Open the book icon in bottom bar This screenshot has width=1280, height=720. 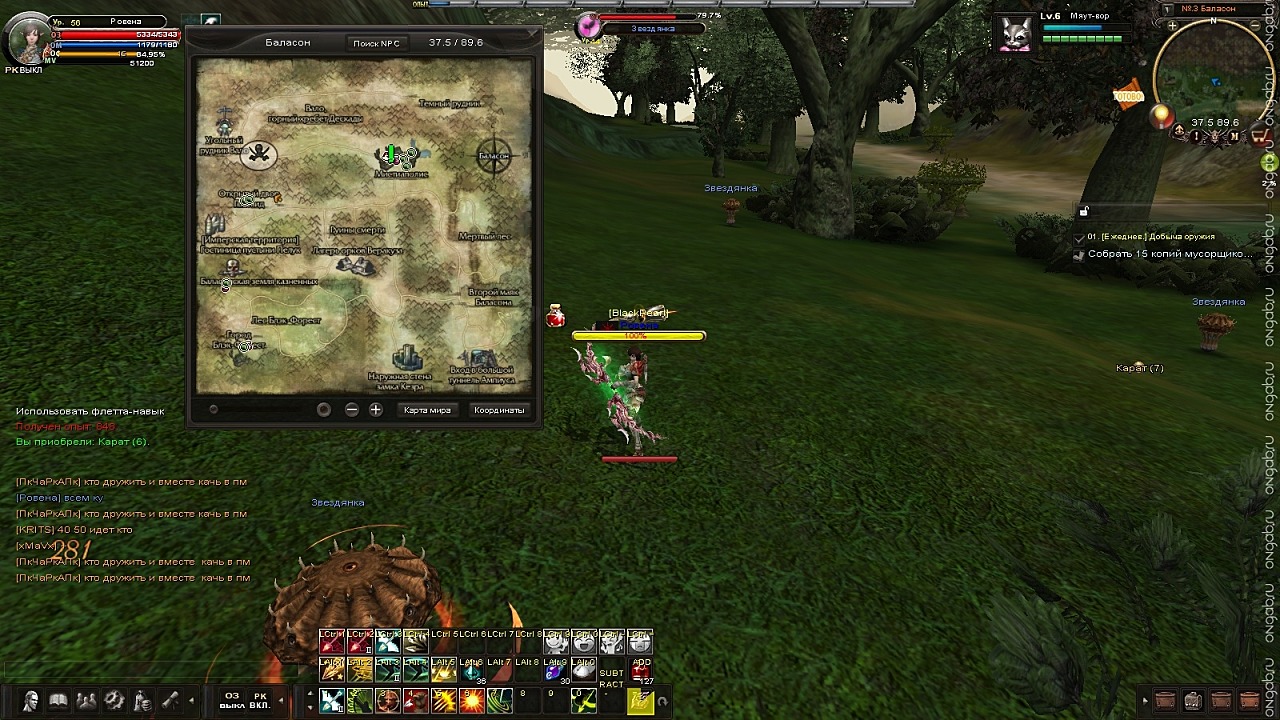coord(58,701)
